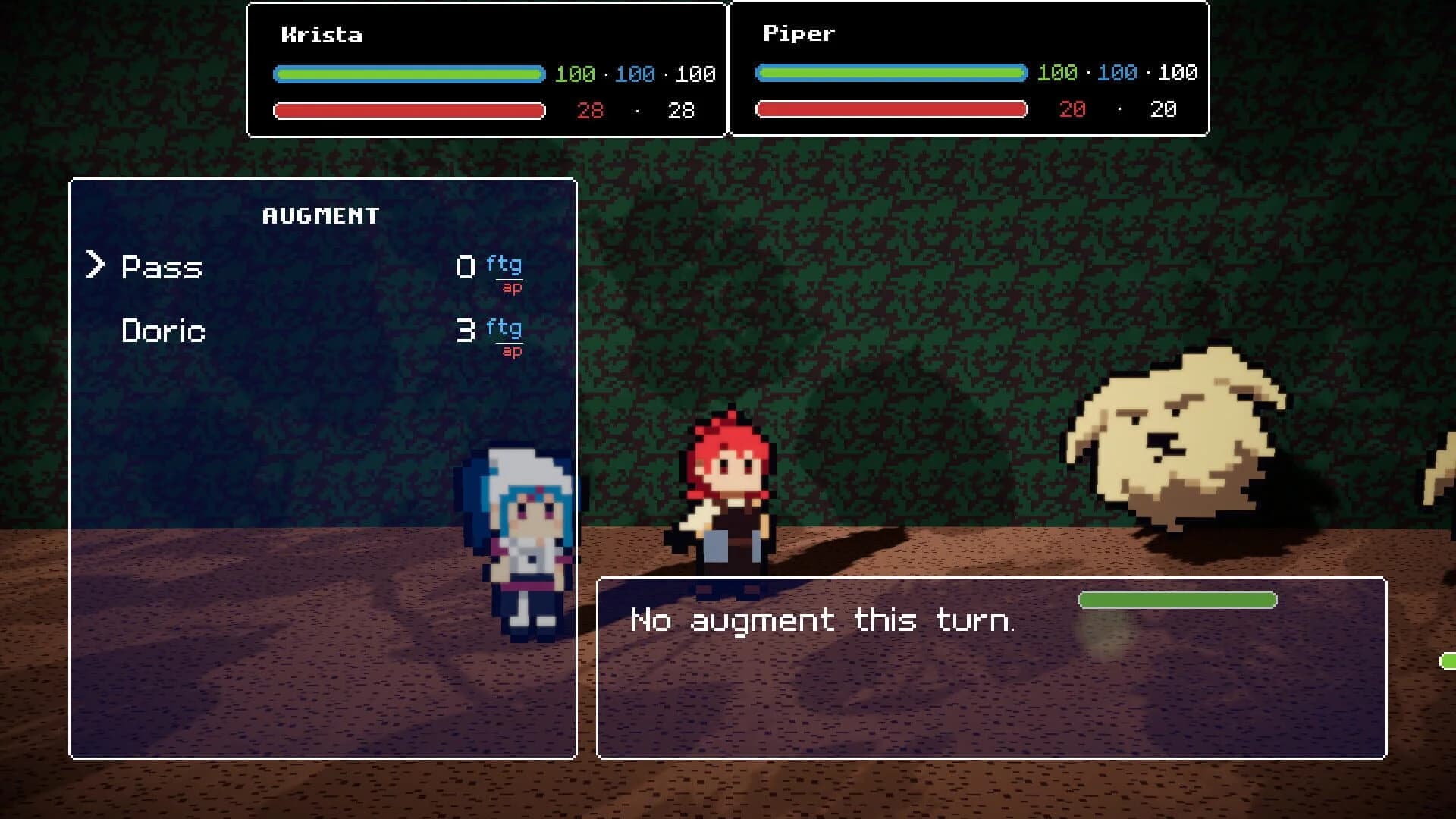Screen dimensions: 1456x819
Task: Click Krista's green HP bar
Action: pos(409,74)
